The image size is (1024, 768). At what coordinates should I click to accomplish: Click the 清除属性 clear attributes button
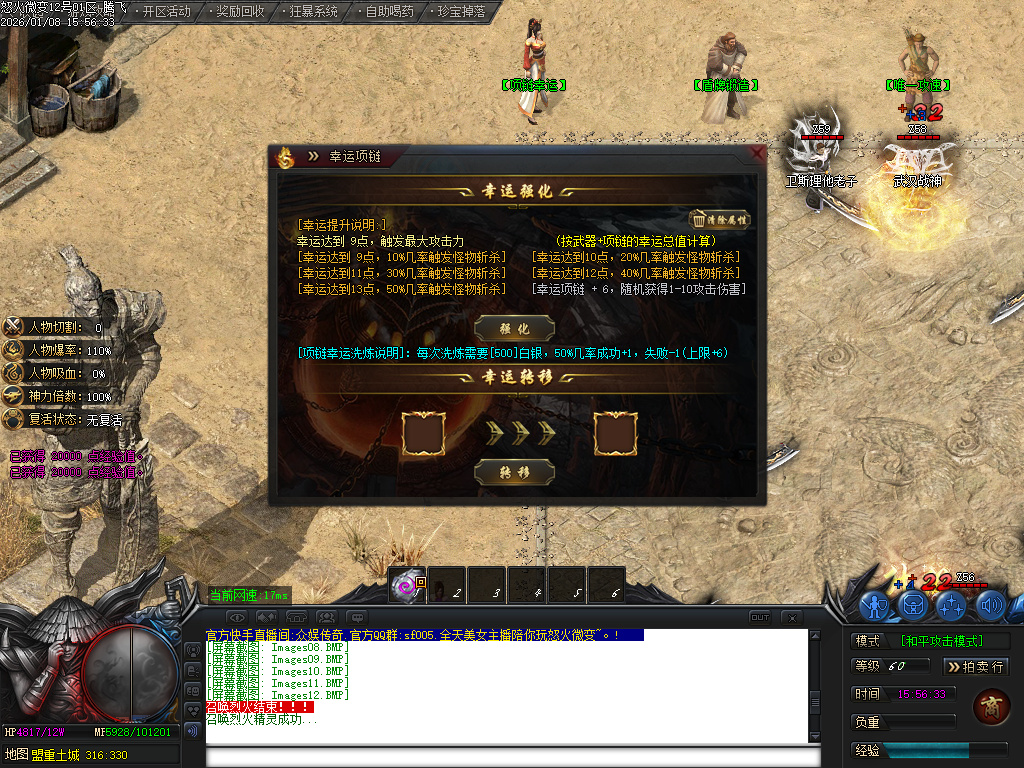coord(720,220)
